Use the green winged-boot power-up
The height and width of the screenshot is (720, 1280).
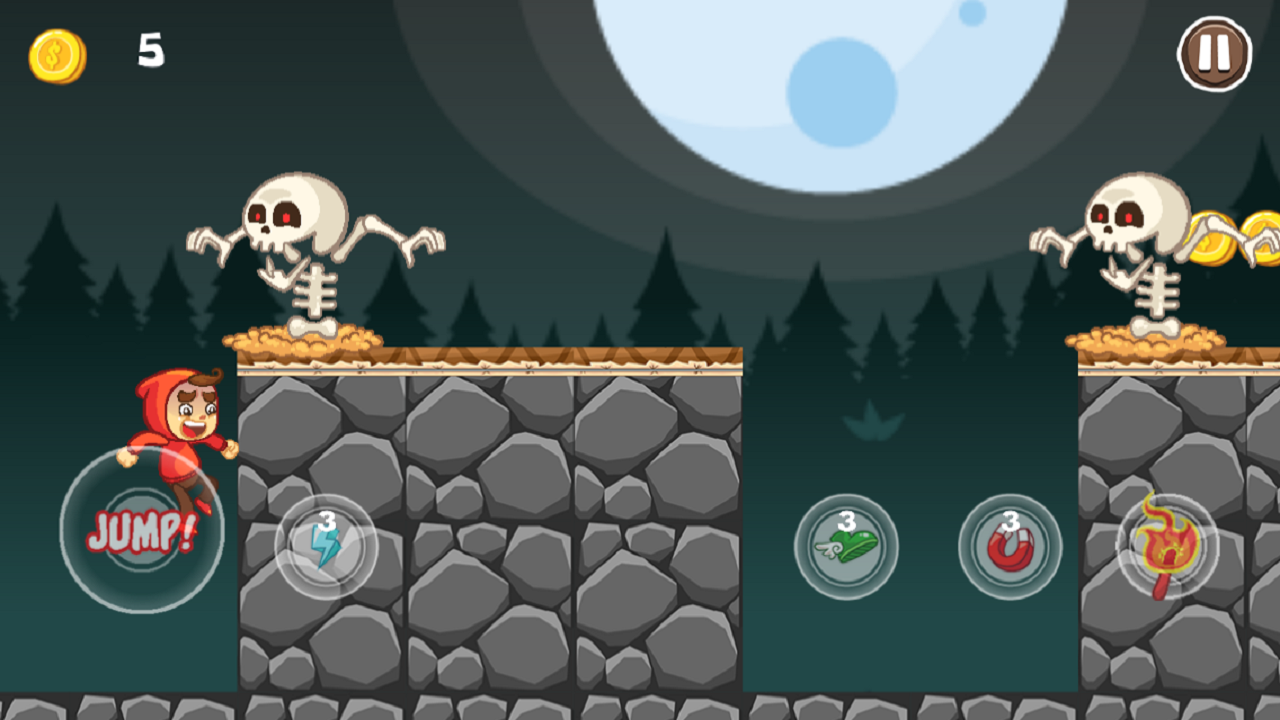[x=845, y=547]
